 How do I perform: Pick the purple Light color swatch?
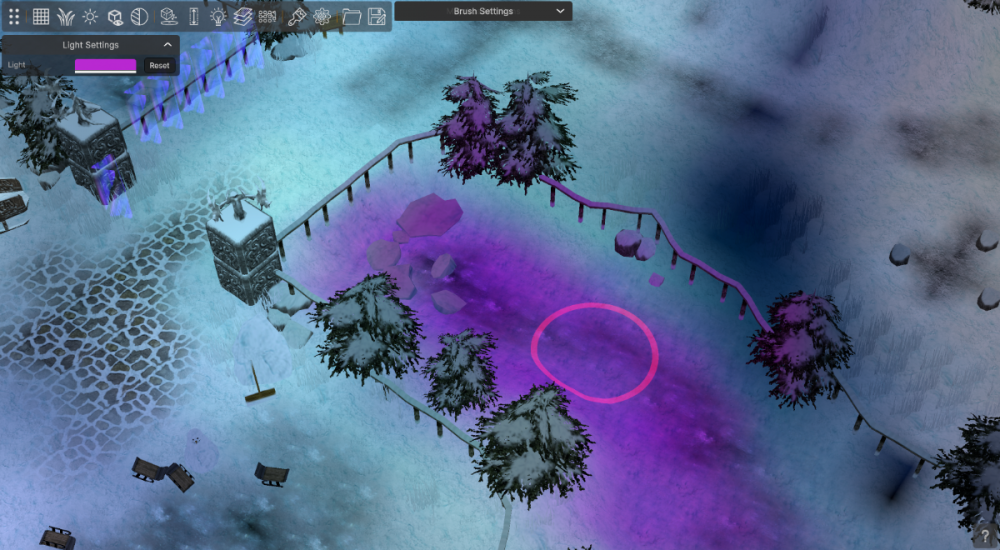point(105,65)
